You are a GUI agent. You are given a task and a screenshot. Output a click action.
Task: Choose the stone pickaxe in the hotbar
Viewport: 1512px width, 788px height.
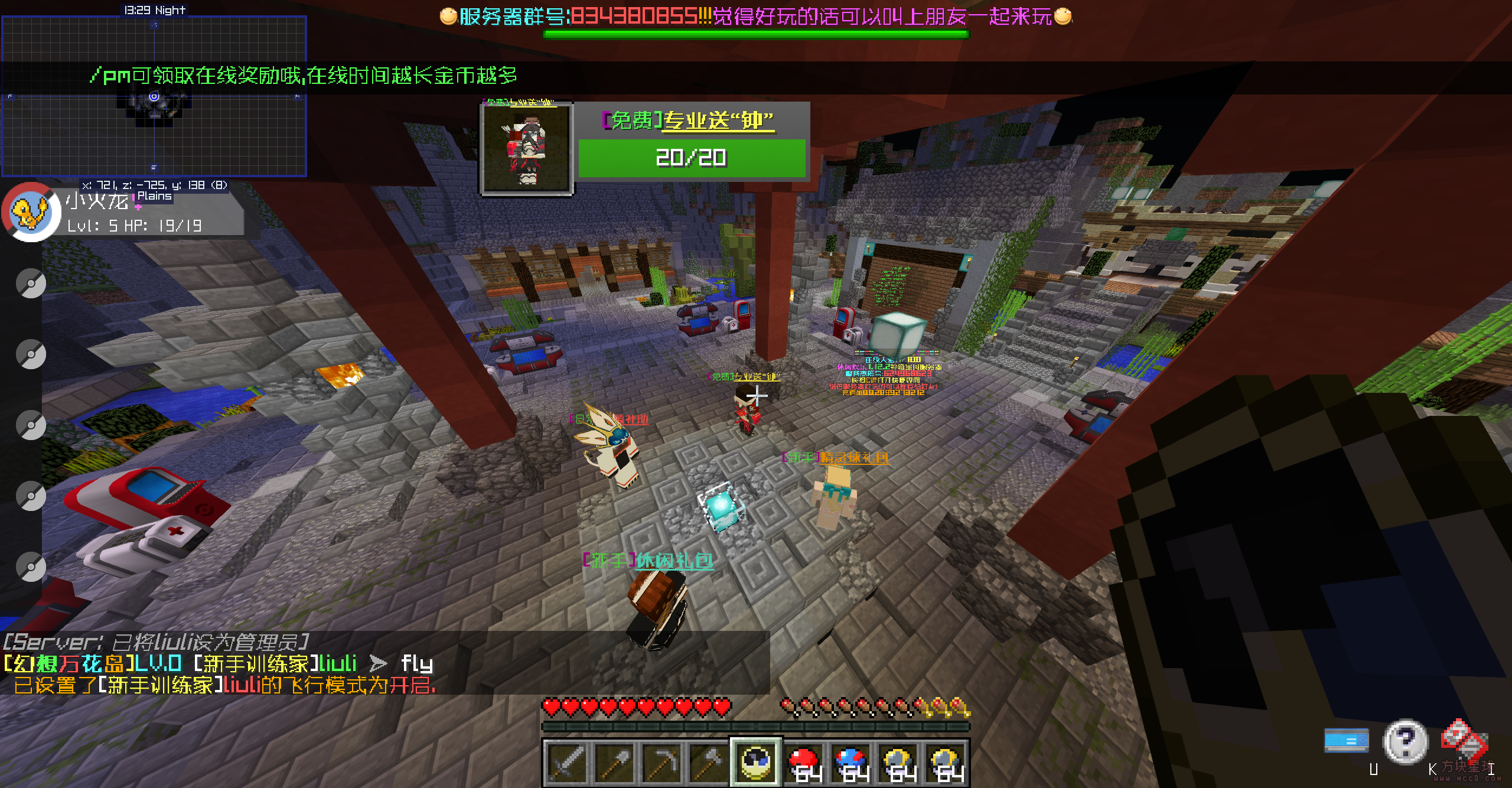pyautogui.click(x=661, y=762)
